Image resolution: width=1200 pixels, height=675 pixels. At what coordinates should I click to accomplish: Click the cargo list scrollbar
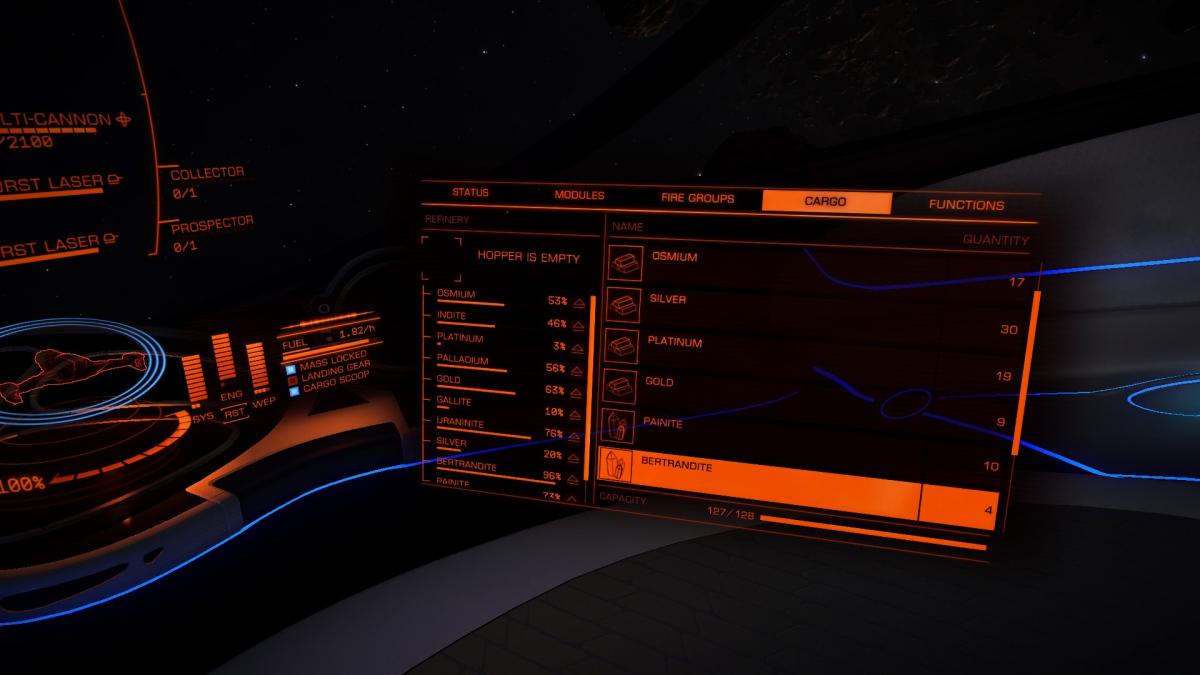1020,372
